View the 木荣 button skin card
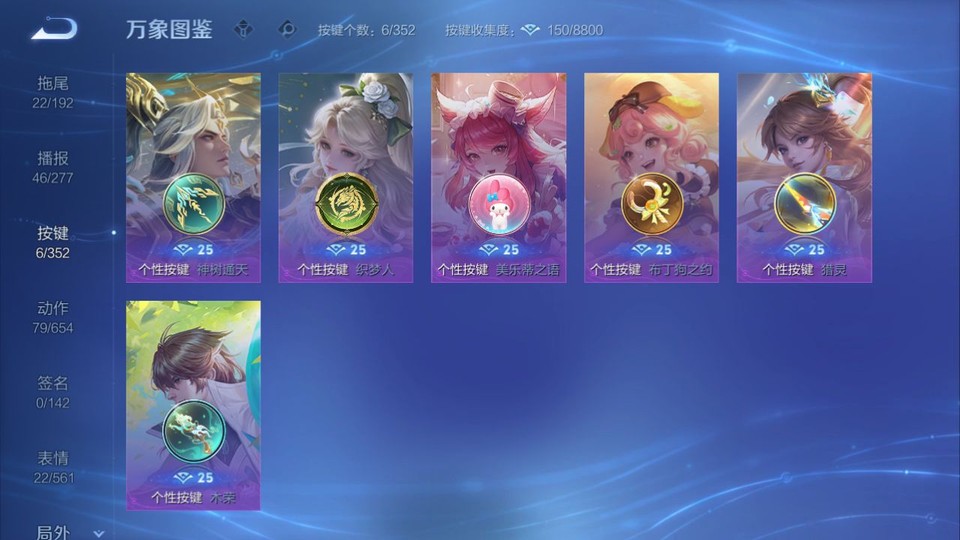 click(x=193, y=405)
